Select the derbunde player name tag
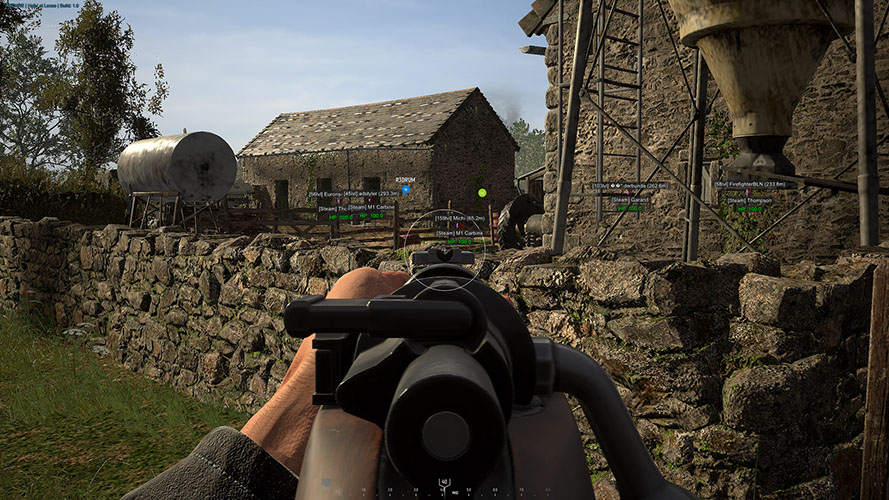This screenshot has width=889, height=500. tap(629, 186)
